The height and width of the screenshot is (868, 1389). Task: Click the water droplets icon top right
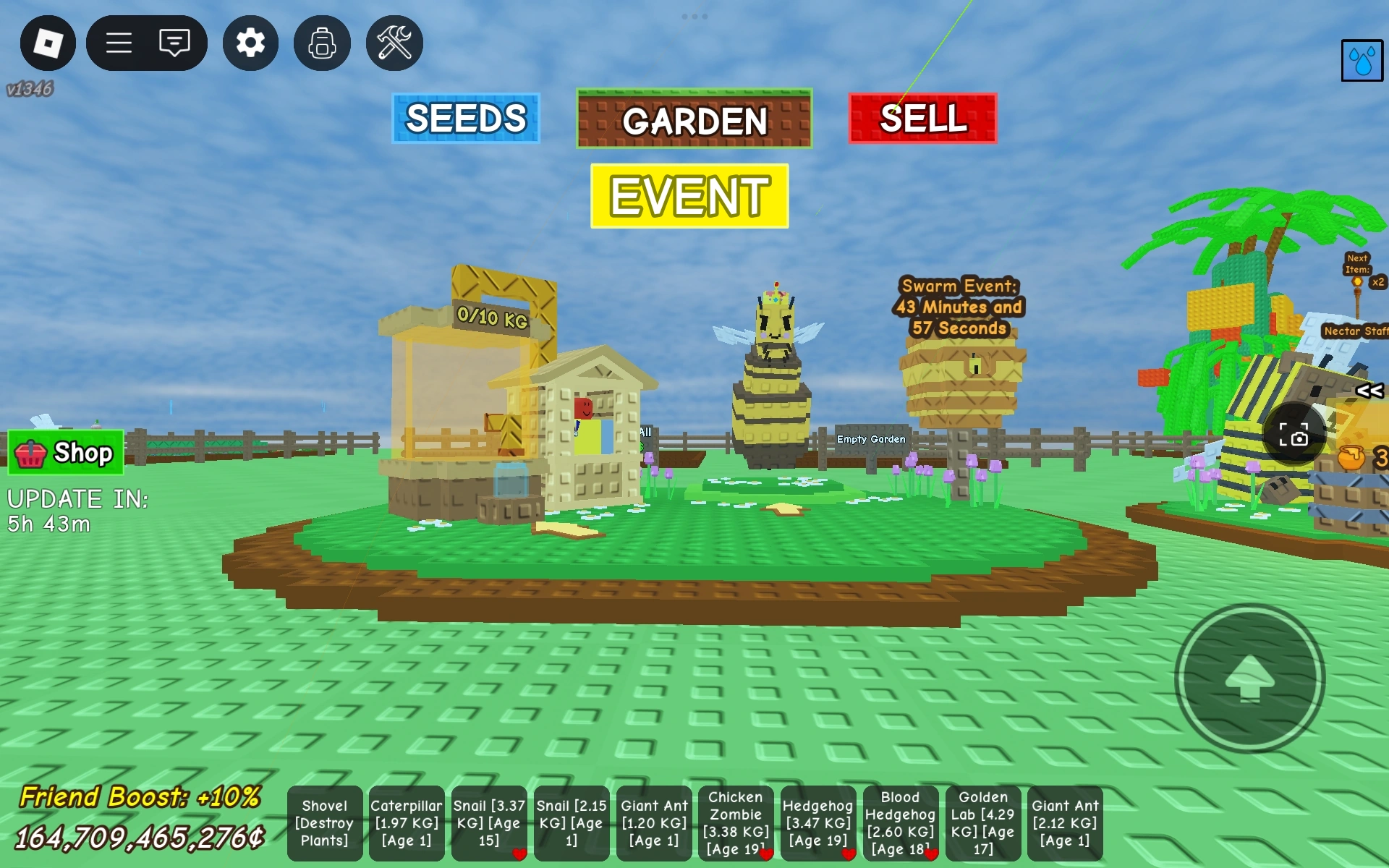1362,61
